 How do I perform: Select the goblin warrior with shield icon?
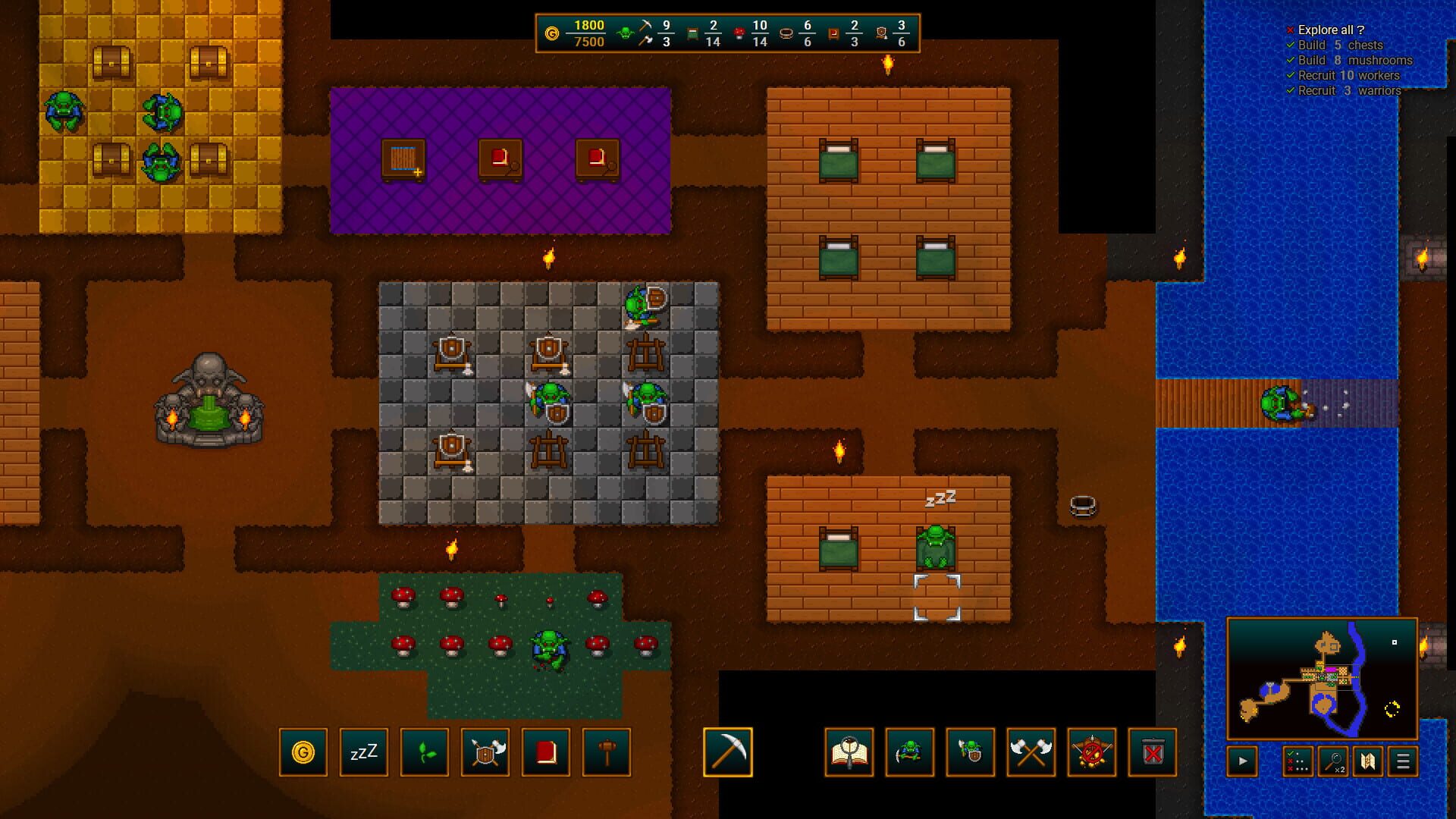(x=971, y=753)
